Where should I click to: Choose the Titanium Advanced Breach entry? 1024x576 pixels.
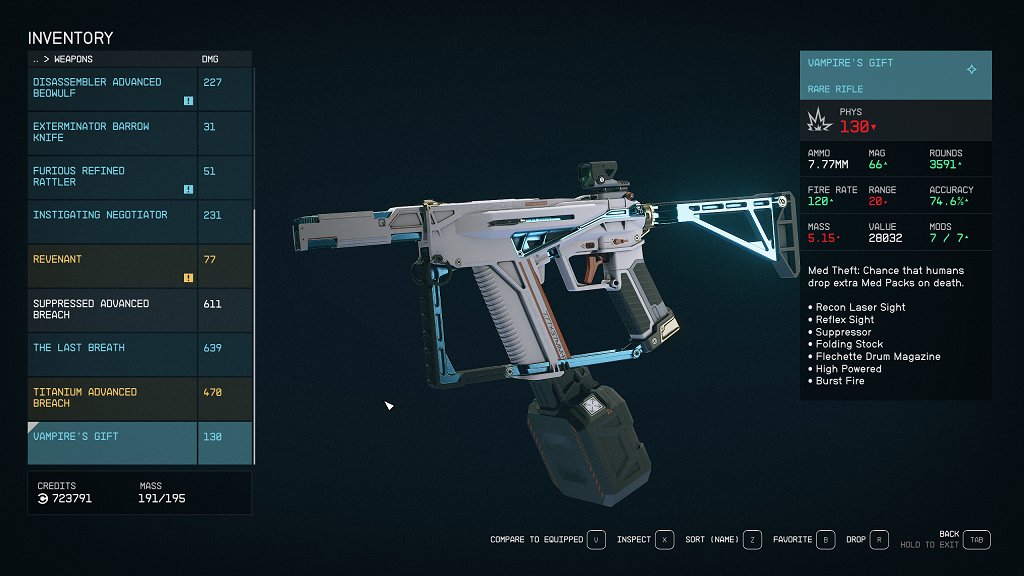coord(113,398)
